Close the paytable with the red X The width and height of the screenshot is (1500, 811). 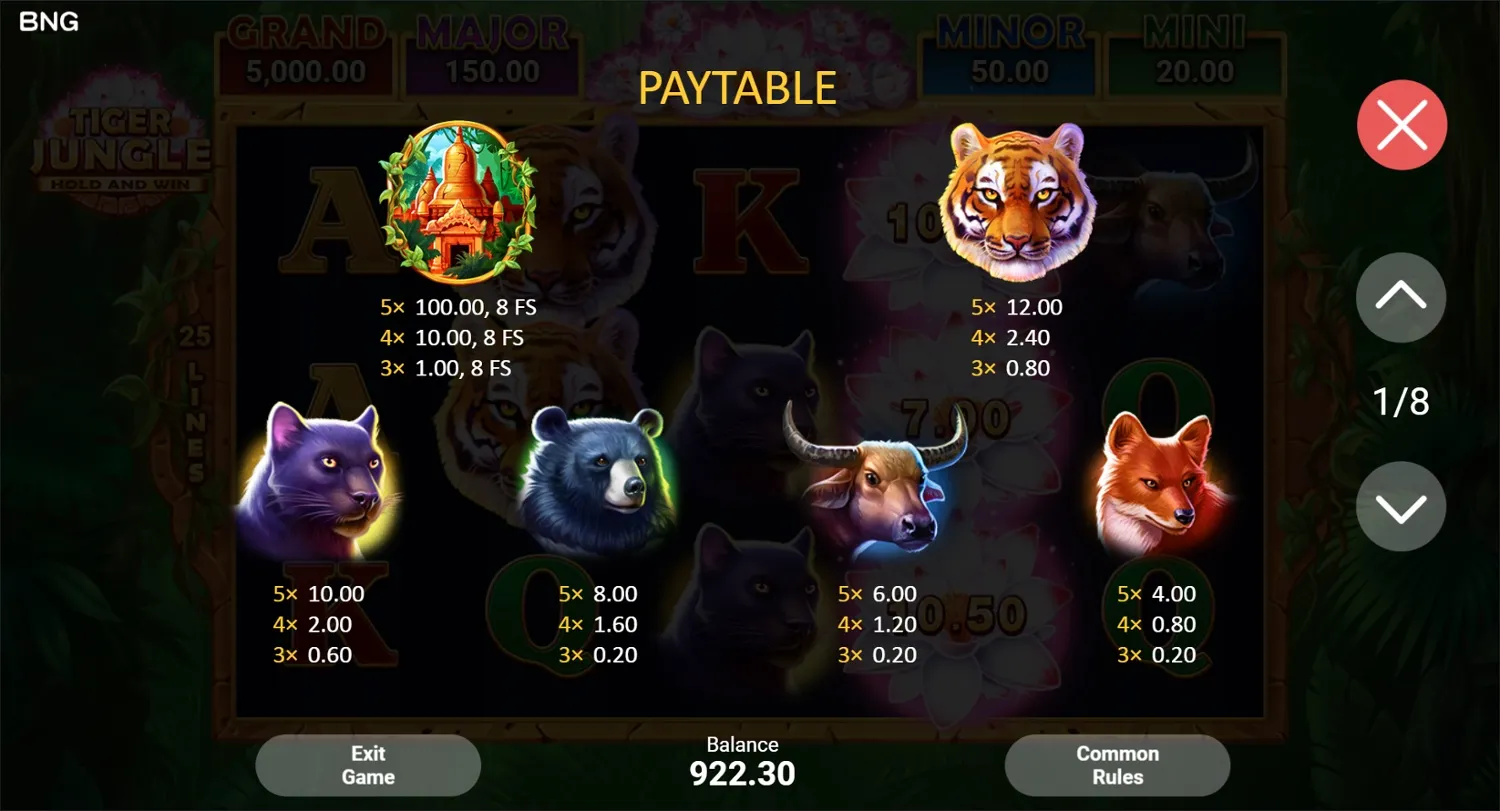point(1400,124)
